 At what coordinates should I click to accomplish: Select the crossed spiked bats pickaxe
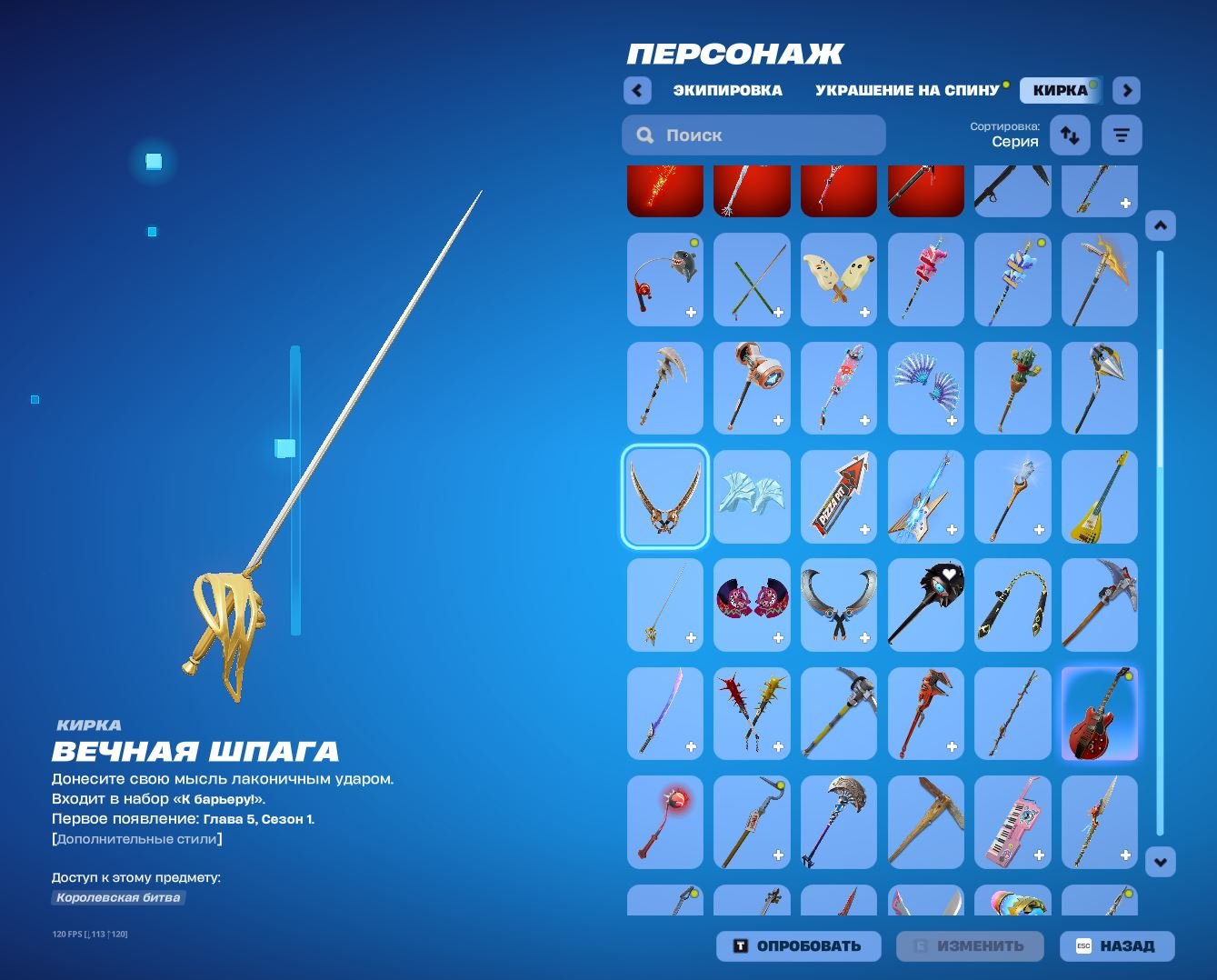(751, 714)
